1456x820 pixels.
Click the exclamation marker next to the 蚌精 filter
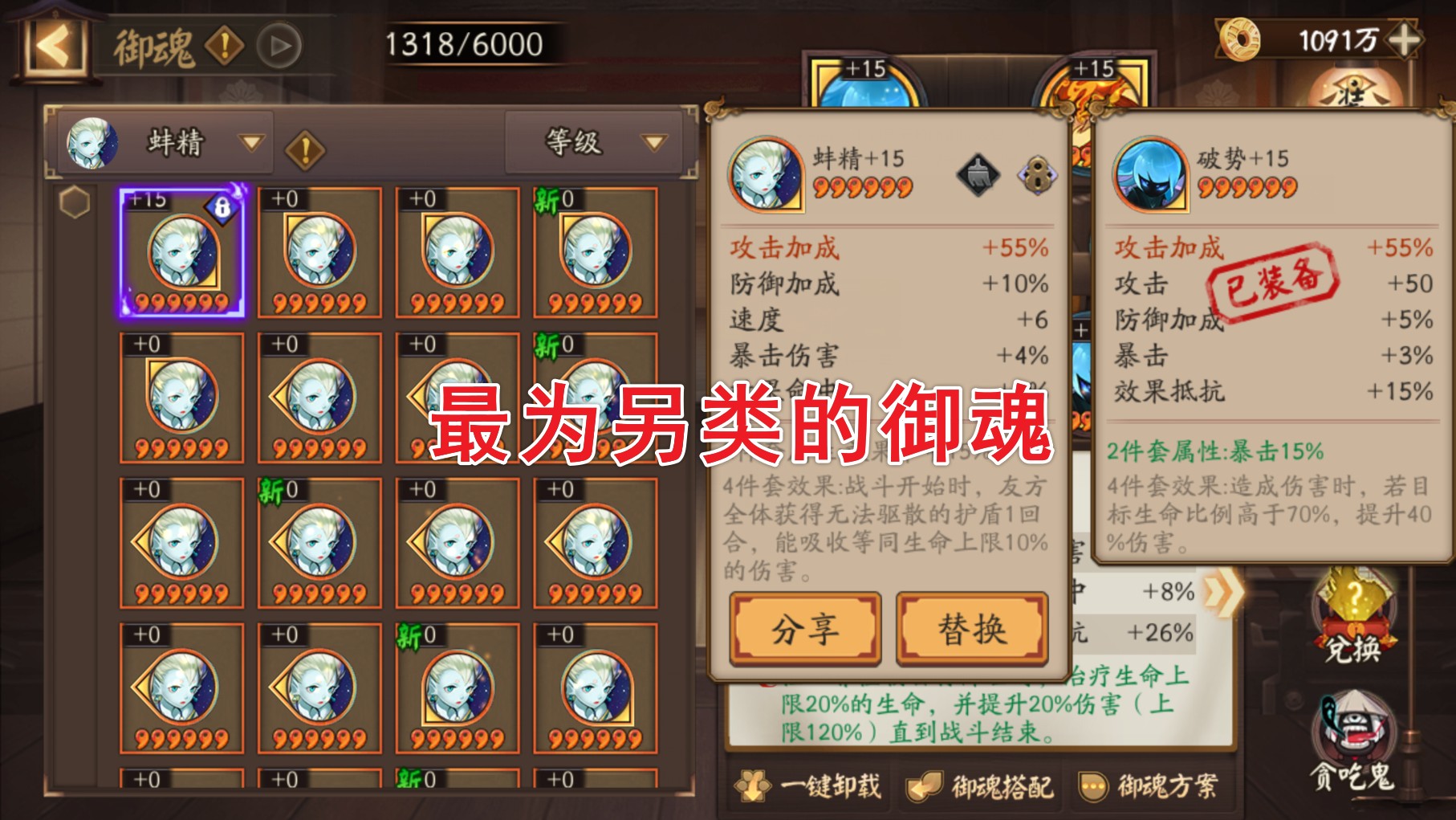tap(307, 149)
